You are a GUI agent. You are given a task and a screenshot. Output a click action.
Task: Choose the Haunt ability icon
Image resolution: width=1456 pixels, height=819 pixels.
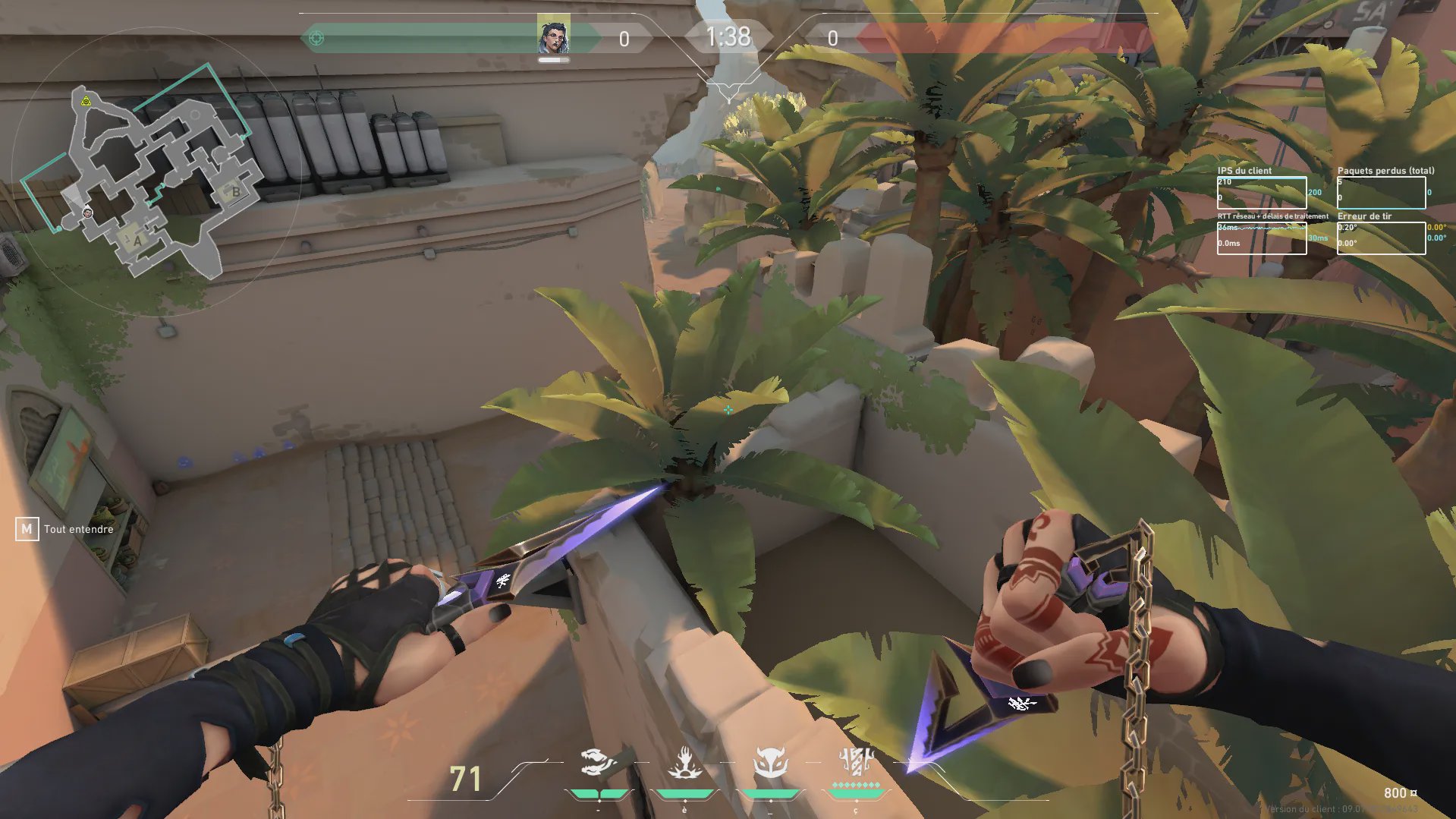770,763
